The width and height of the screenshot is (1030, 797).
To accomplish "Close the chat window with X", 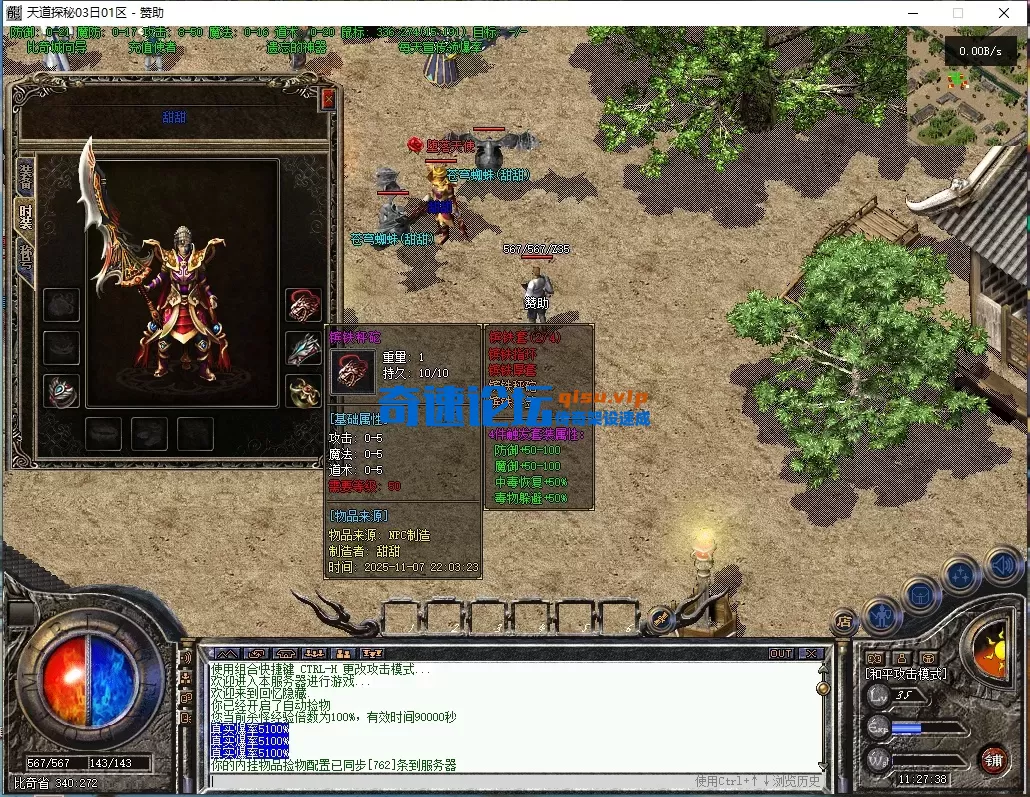I will pyautogui.click(x=810, y=653).
